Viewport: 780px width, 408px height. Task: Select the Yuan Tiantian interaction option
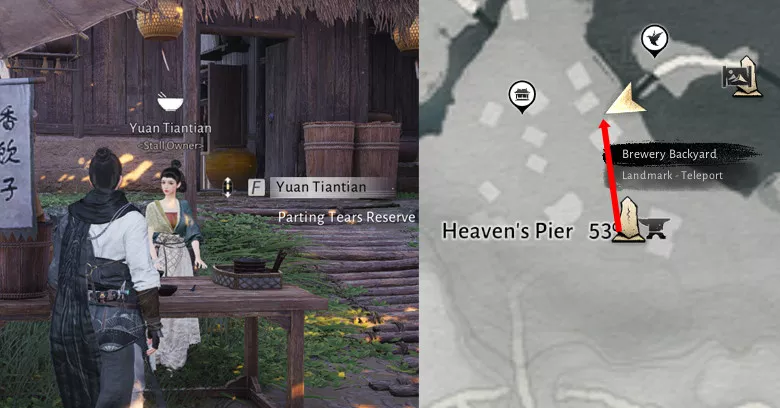(317, 187)
